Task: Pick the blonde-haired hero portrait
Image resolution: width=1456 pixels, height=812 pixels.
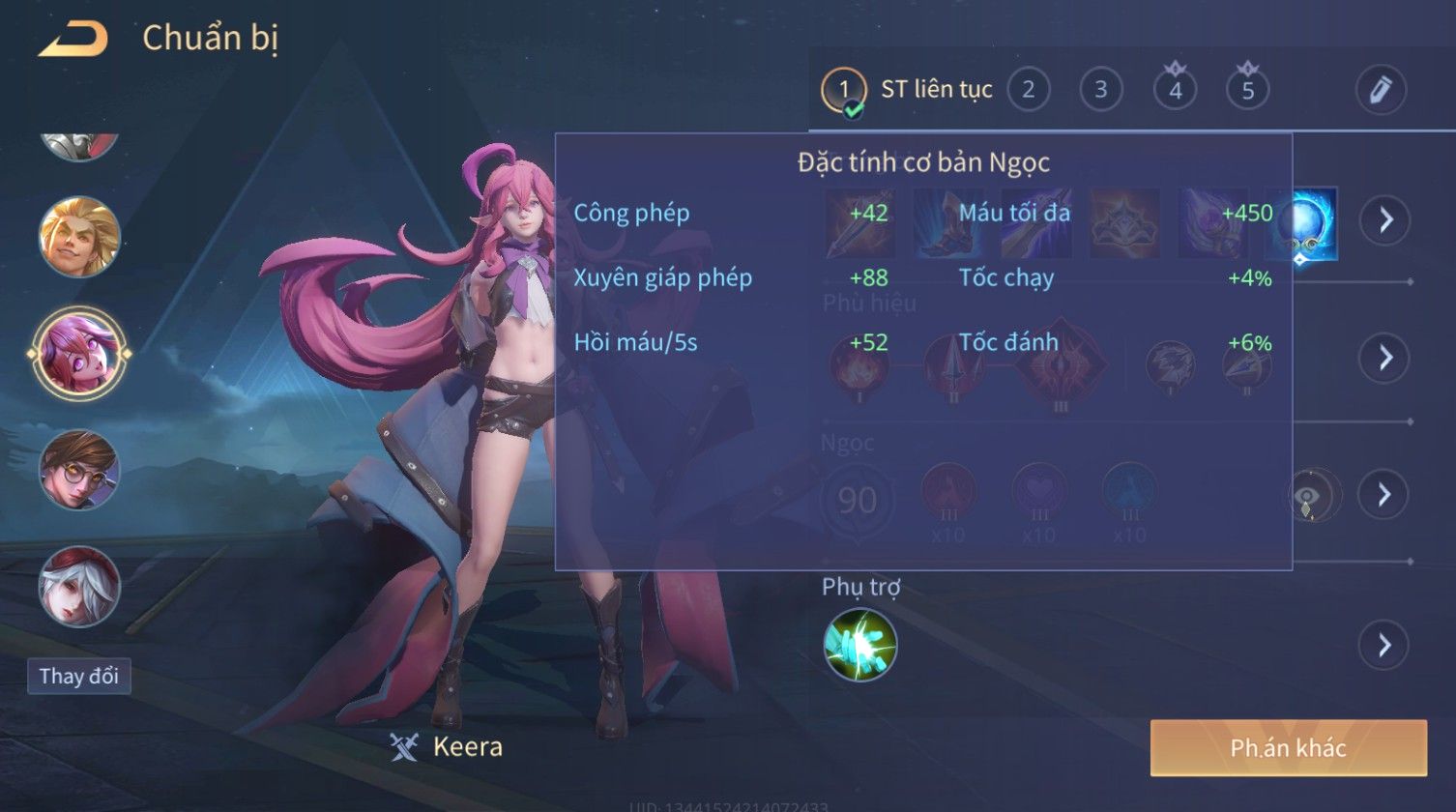Action: click(79, 237)
